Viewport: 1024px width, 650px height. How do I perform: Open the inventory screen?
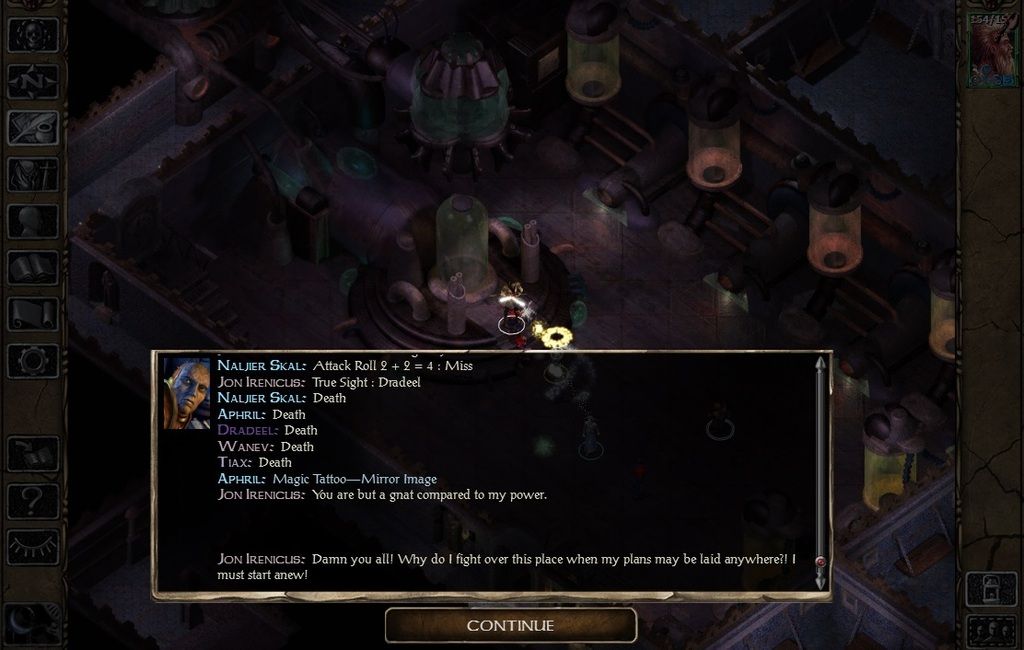[x=33, y=175]
